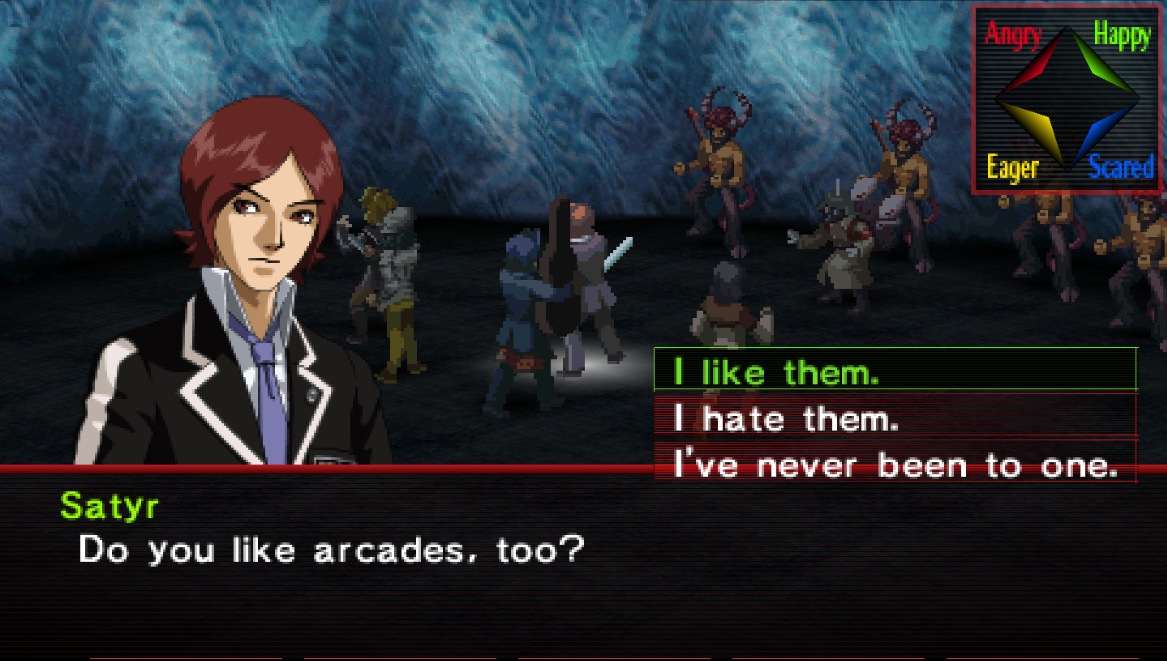Choose the "I like them." reply

[895, 372]
